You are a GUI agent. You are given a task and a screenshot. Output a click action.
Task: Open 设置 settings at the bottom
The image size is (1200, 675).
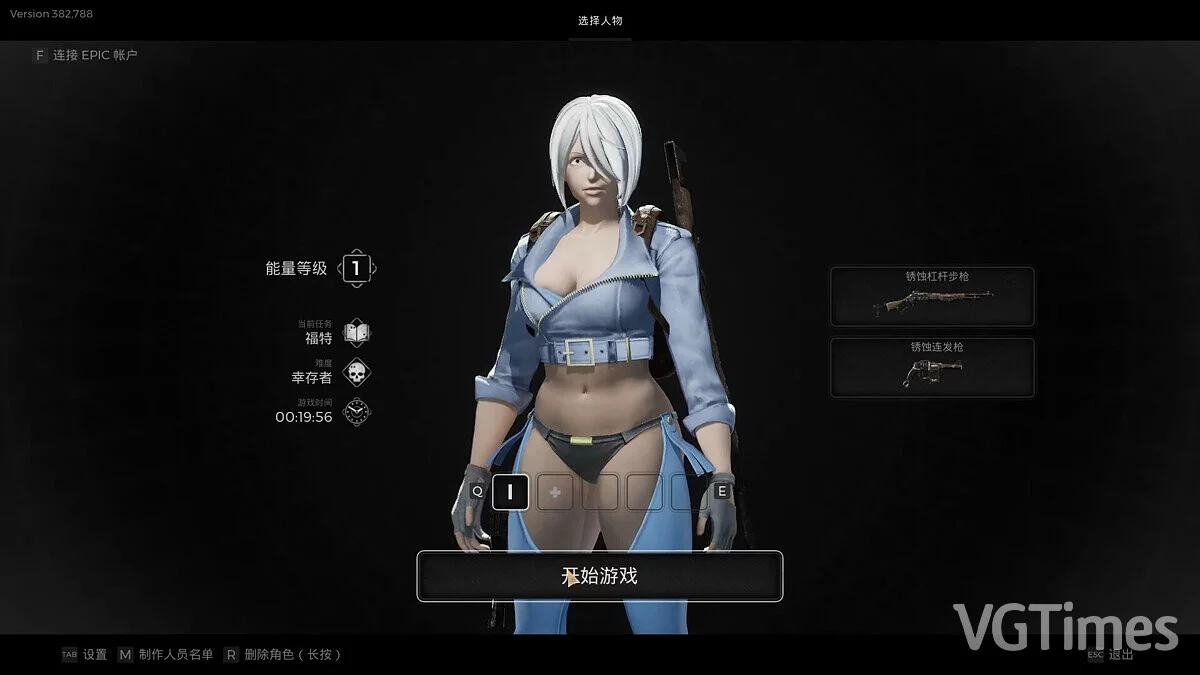click(94, 655)
